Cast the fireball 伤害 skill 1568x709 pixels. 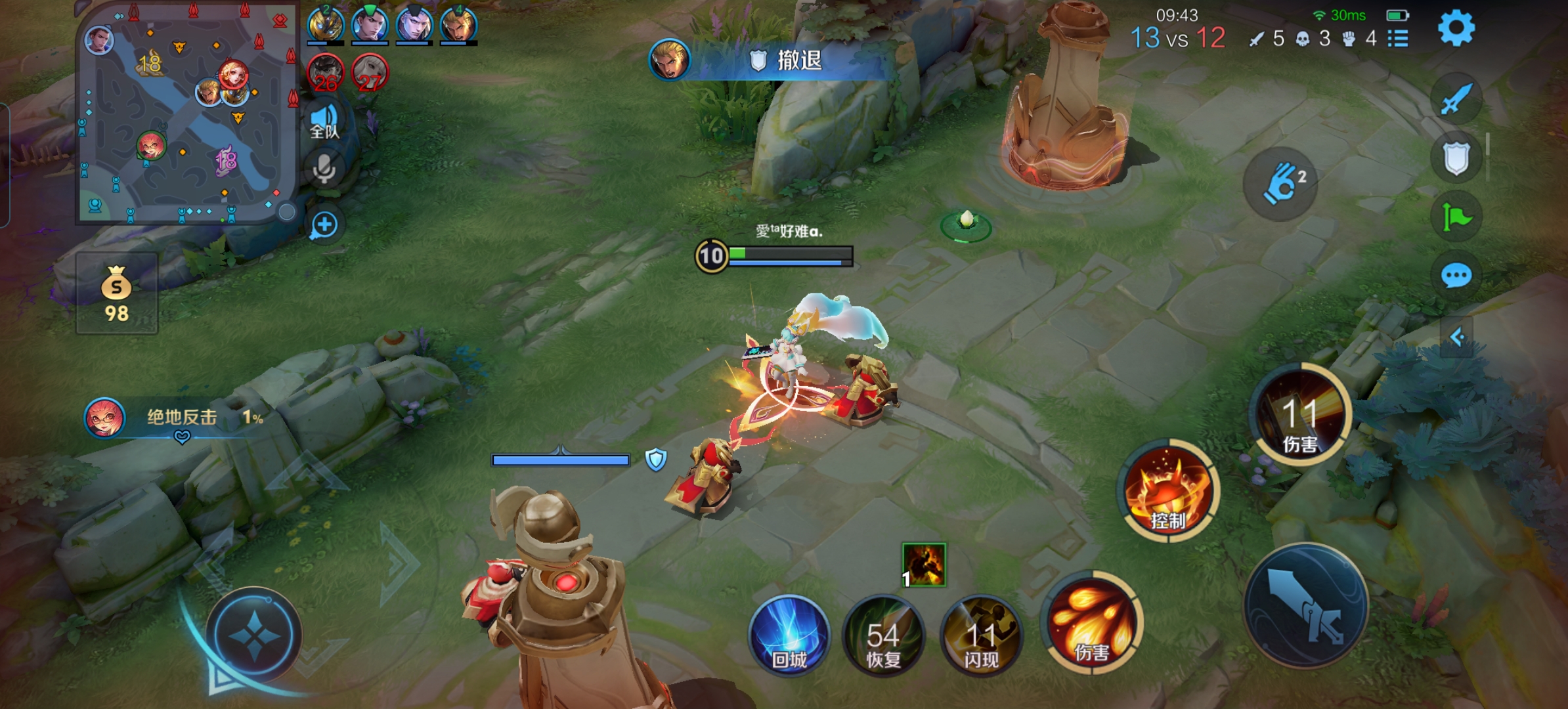1092,624
